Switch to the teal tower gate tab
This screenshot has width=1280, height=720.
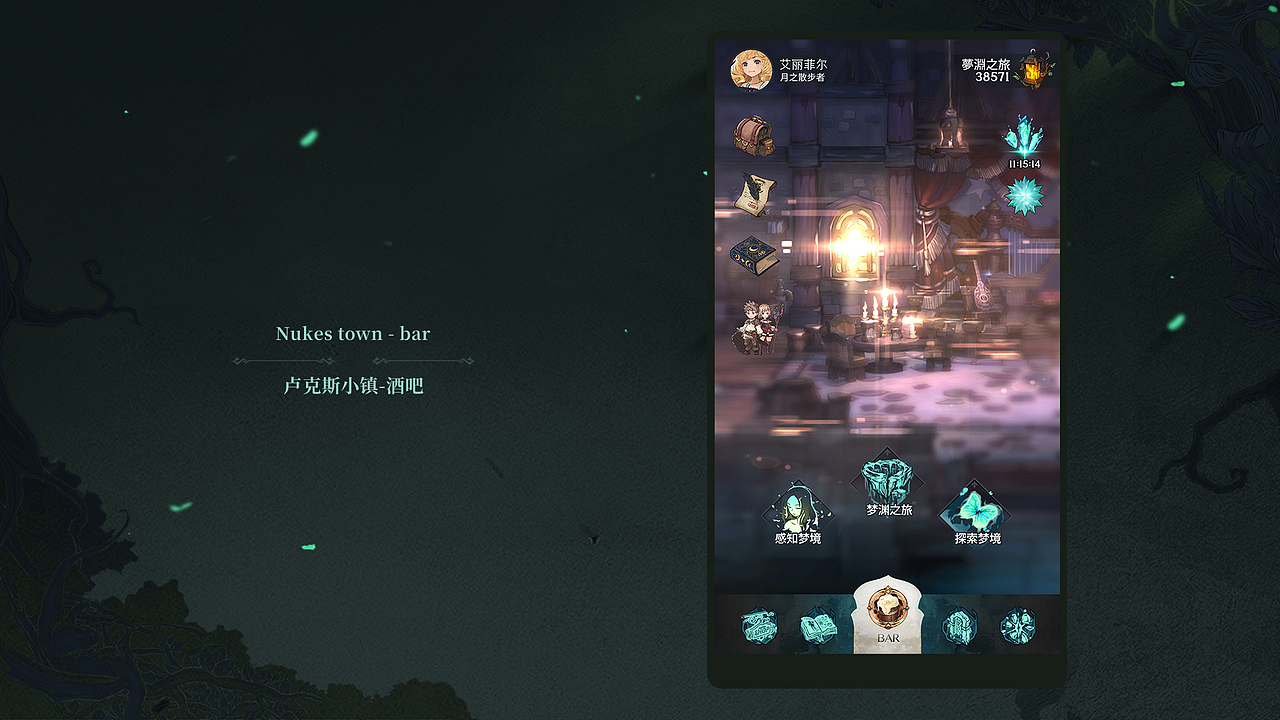coord(959,627)
